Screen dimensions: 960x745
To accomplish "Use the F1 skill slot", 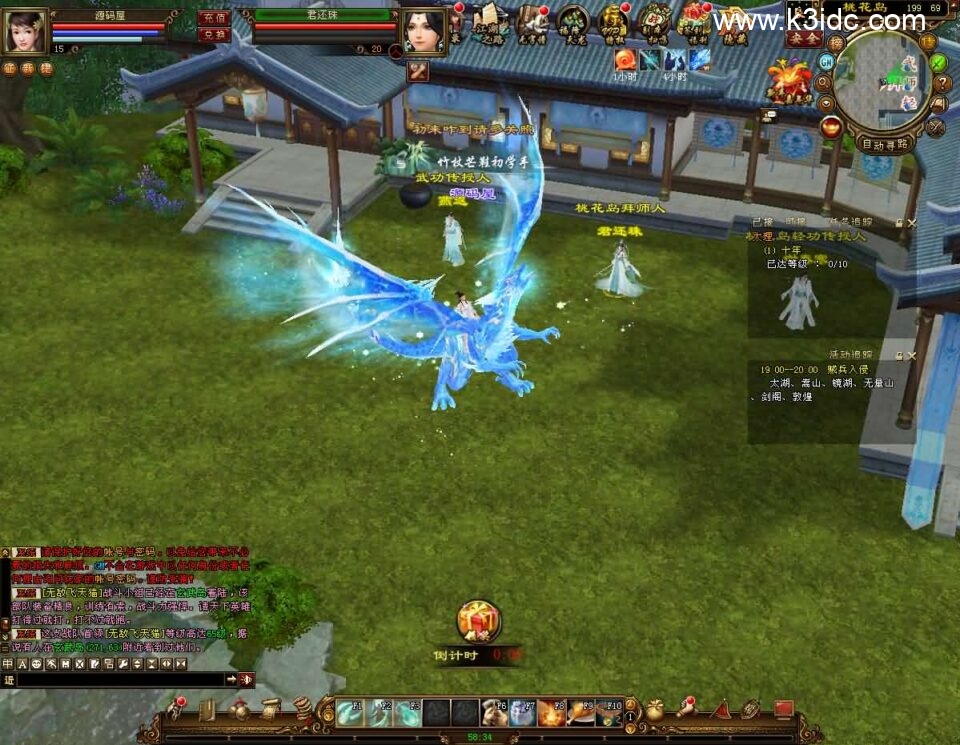I will 349,712.
